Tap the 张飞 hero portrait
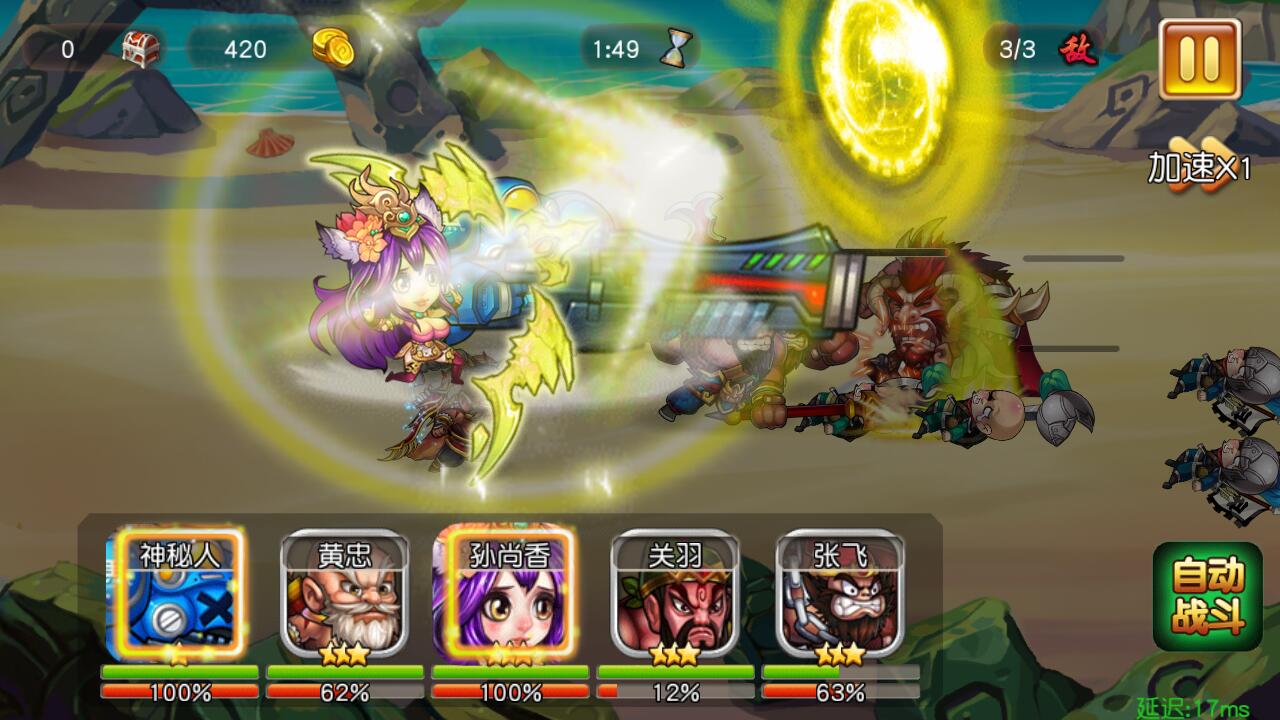Screen dimensions: 1280x720 click(840, 595)
